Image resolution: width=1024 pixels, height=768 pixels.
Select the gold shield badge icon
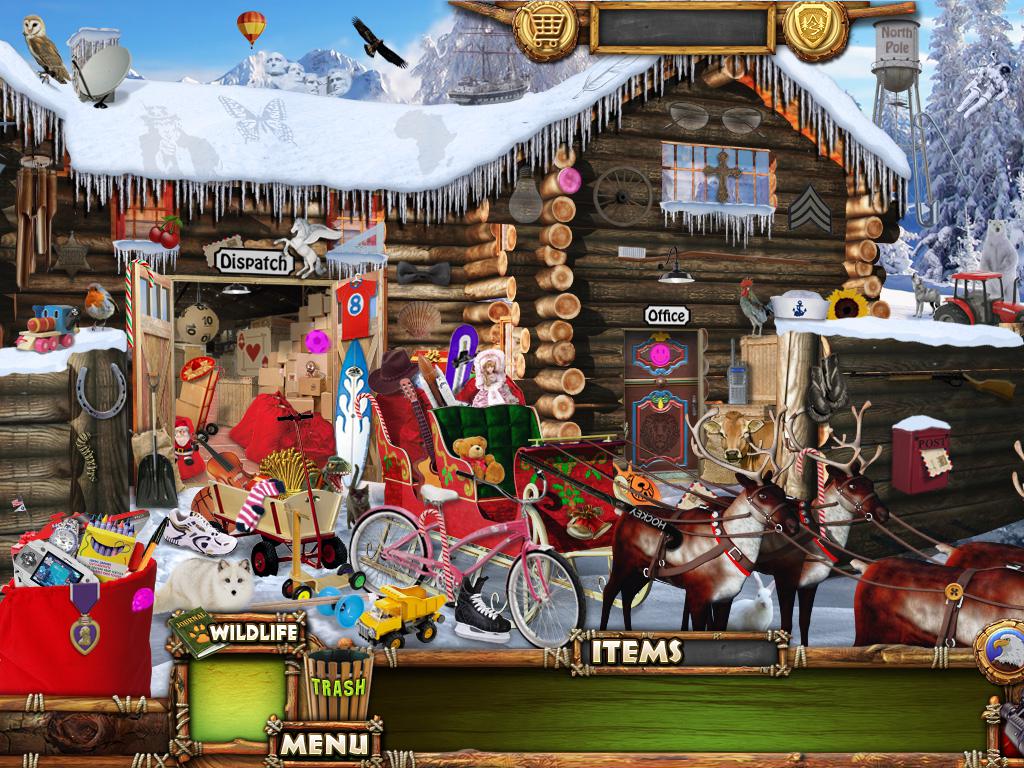click(x=815, y=28)
